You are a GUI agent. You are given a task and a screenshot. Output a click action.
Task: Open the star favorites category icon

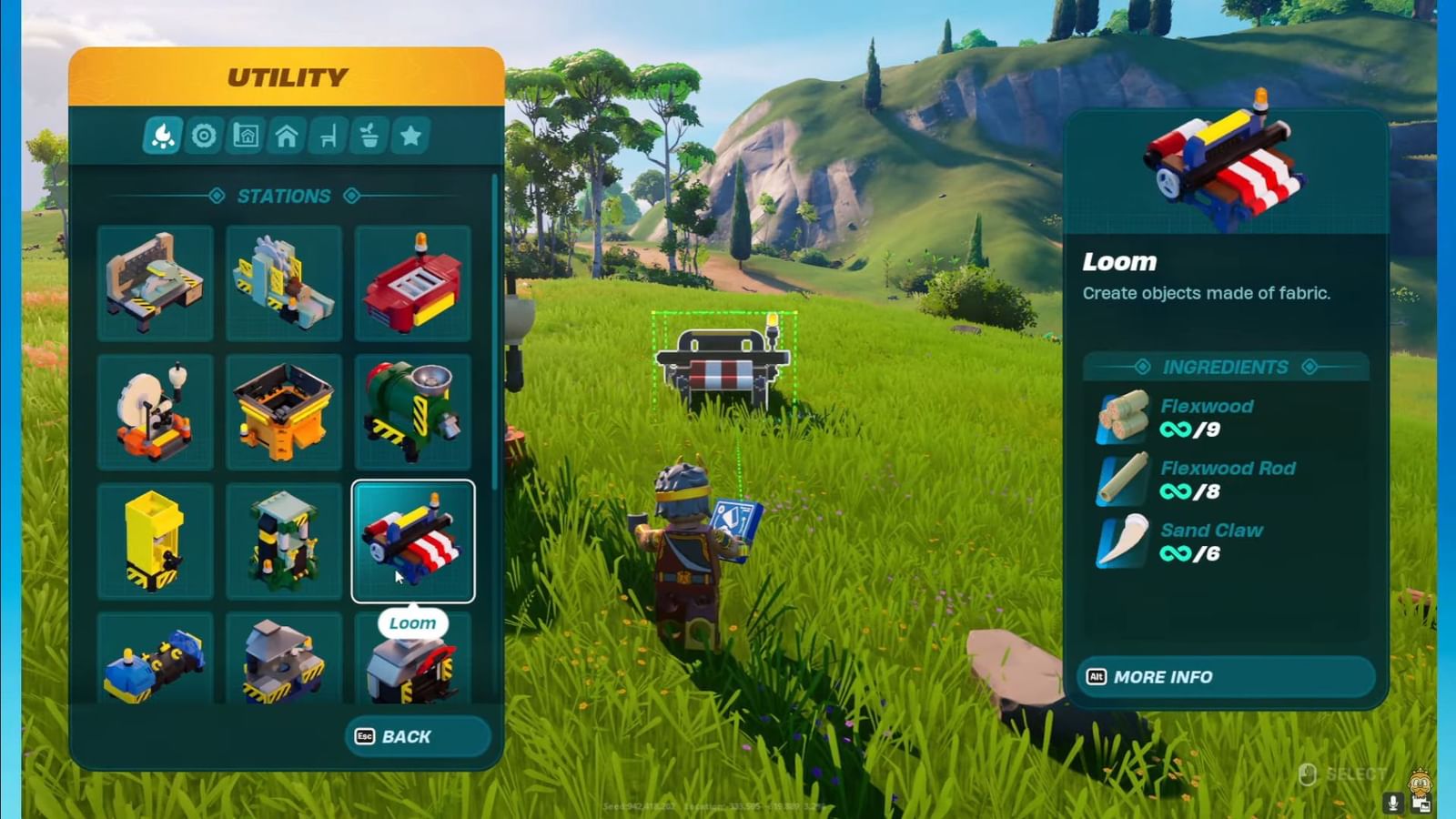(x=409, y=136)
